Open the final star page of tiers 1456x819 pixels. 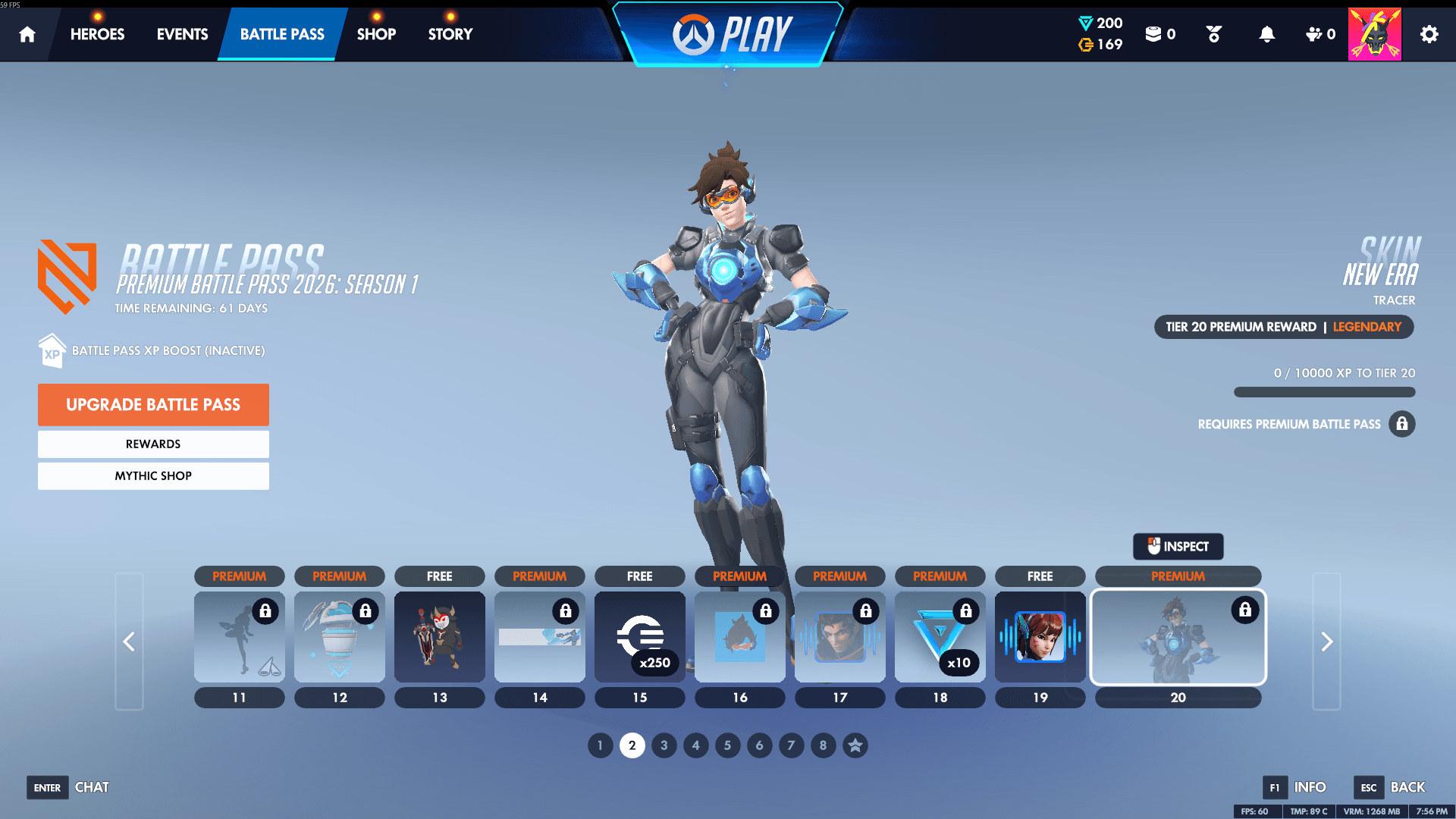pos(855,745)
